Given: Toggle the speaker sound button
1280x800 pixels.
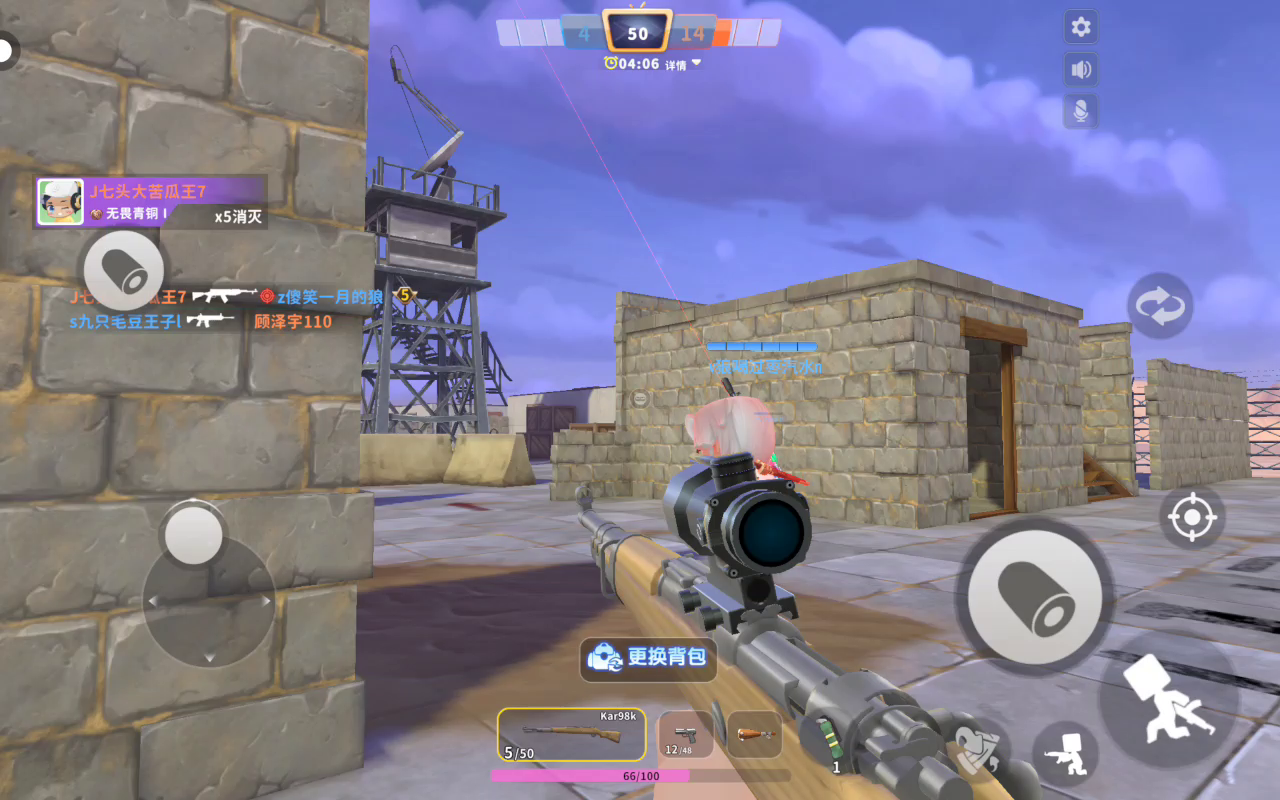Looking at the screenshot, I should (x=1081, y=70).
